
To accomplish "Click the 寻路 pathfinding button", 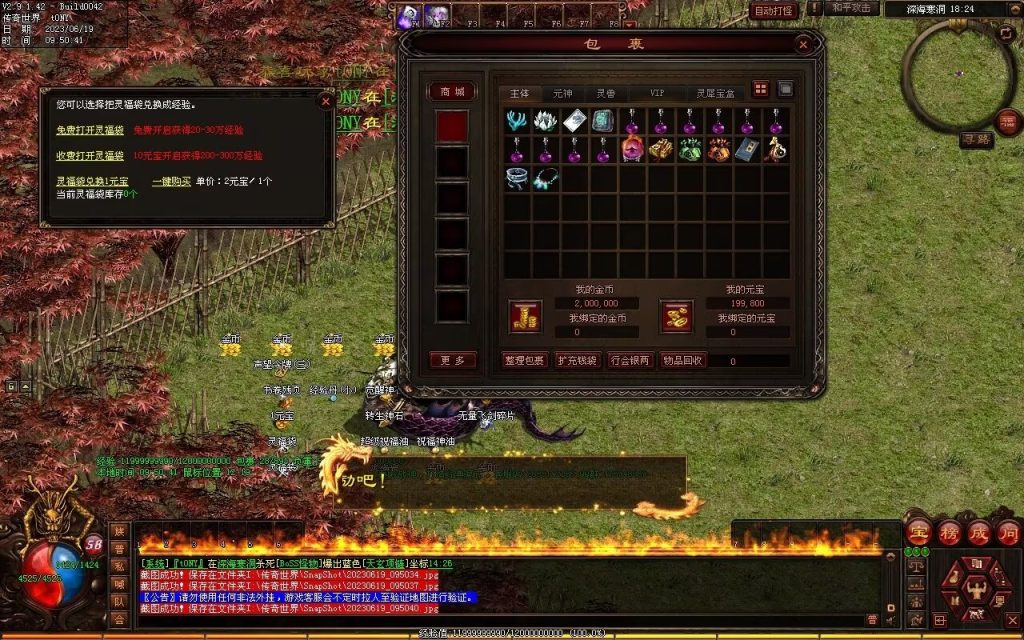I will pos(976,140).
